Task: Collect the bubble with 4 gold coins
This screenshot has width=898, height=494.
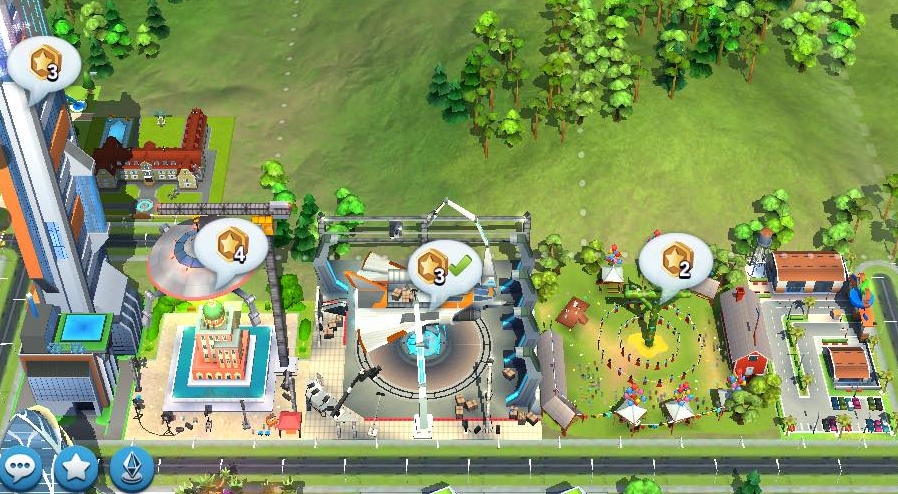Action: coord(231,248)
